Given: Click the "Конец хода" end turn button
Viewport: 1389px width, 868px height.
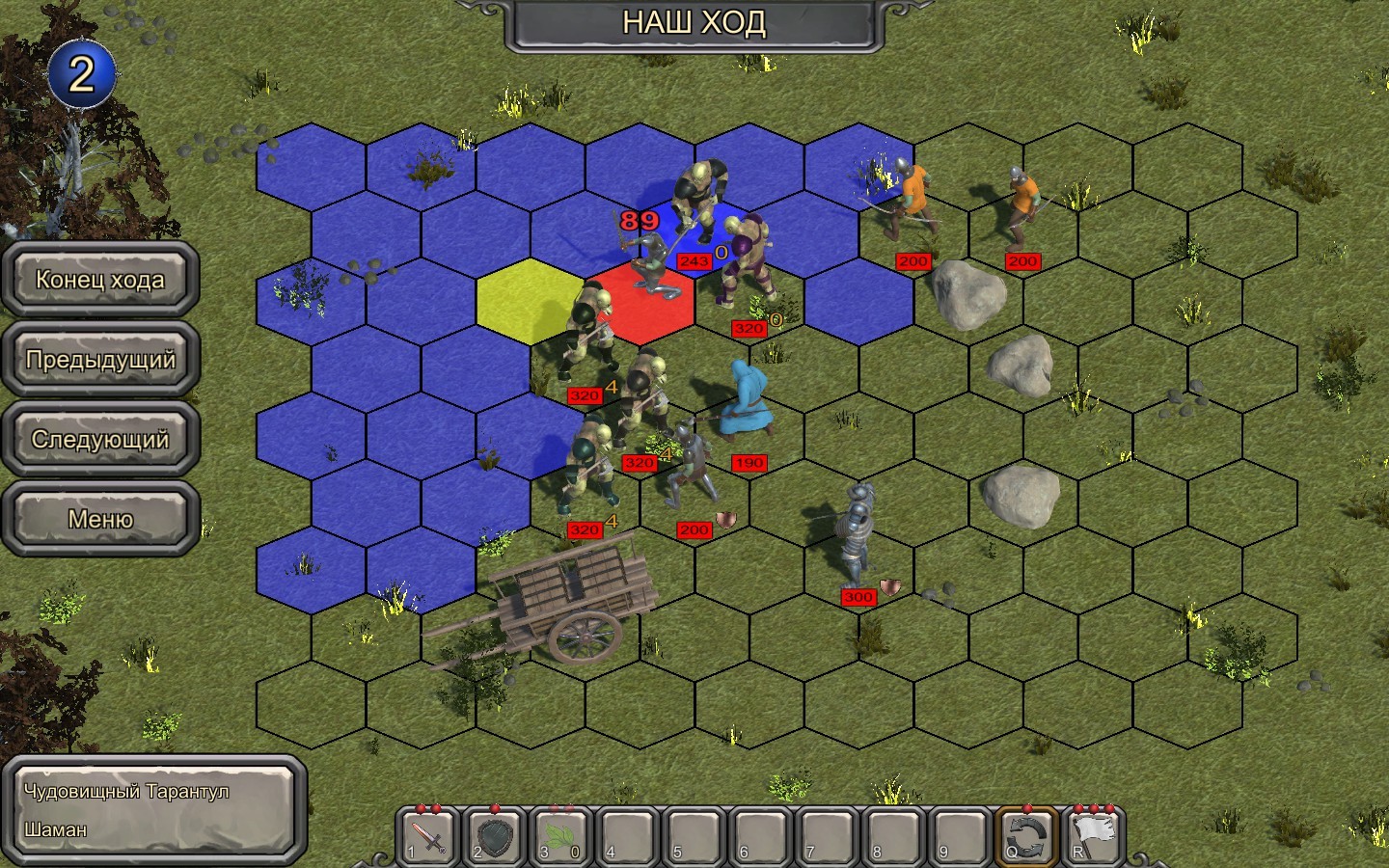Looking at the screenshot, I should point(100,280).
